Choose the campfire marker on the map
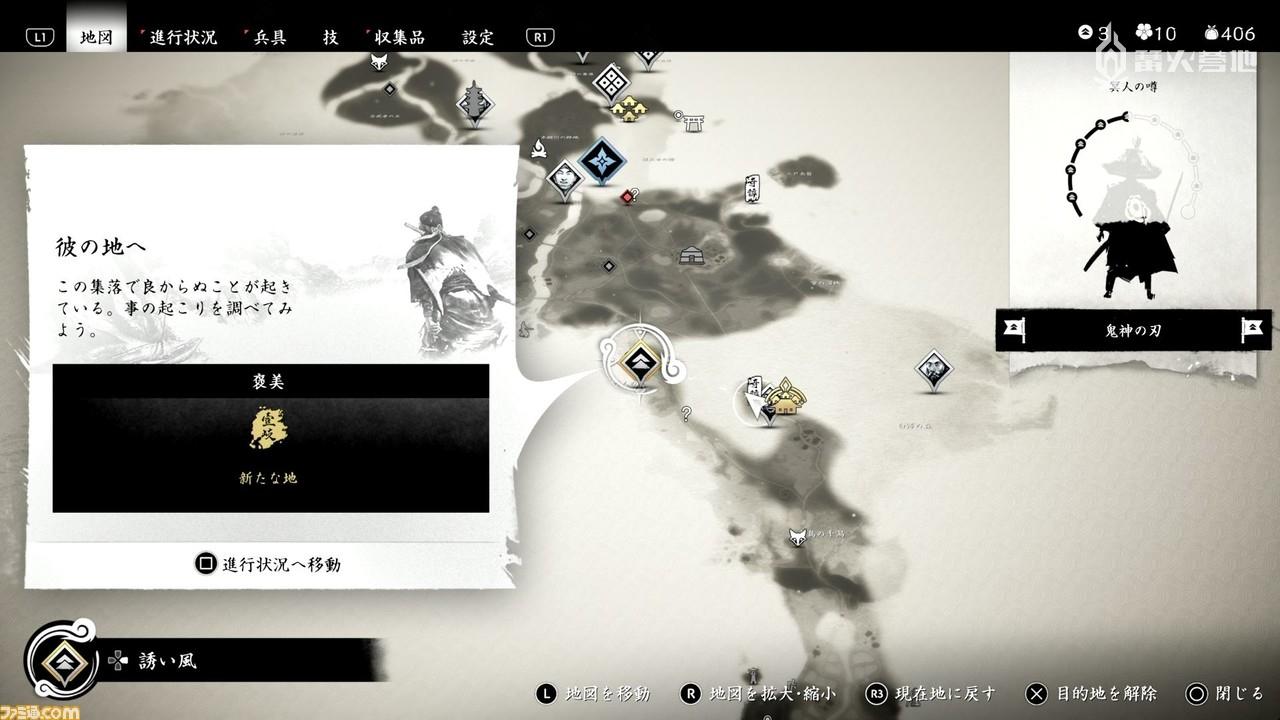 538,150
